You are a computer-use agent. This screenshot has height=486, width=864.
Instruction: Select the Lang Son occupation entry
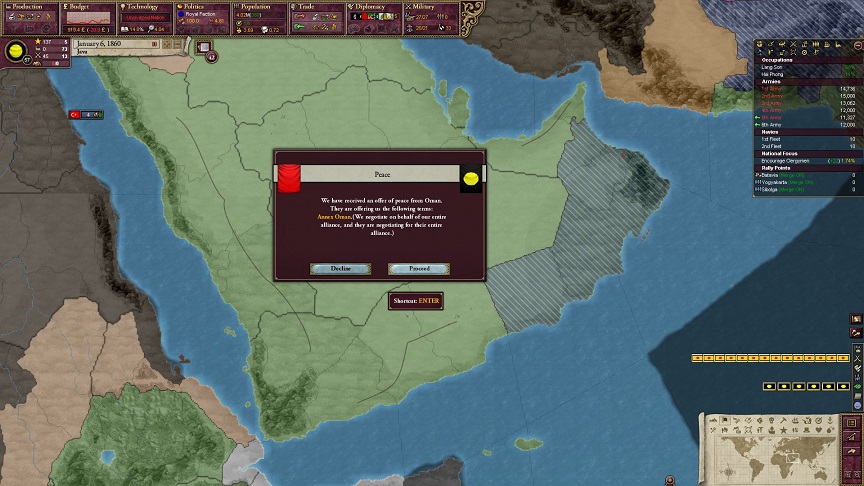[x=776, y=67]
